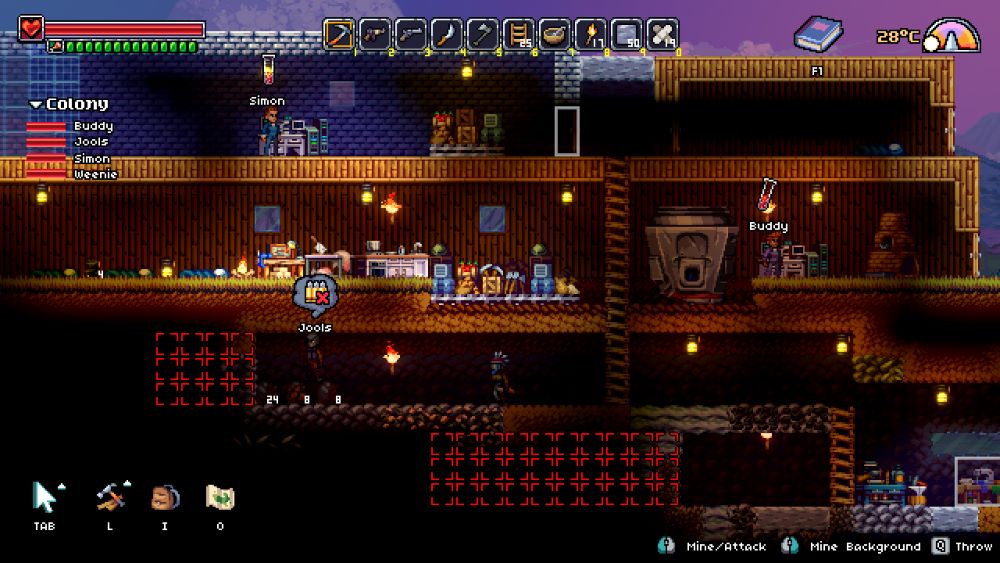Open the world map
The height and width of the screenshot is (563, 1000).
tap(219, 497)
